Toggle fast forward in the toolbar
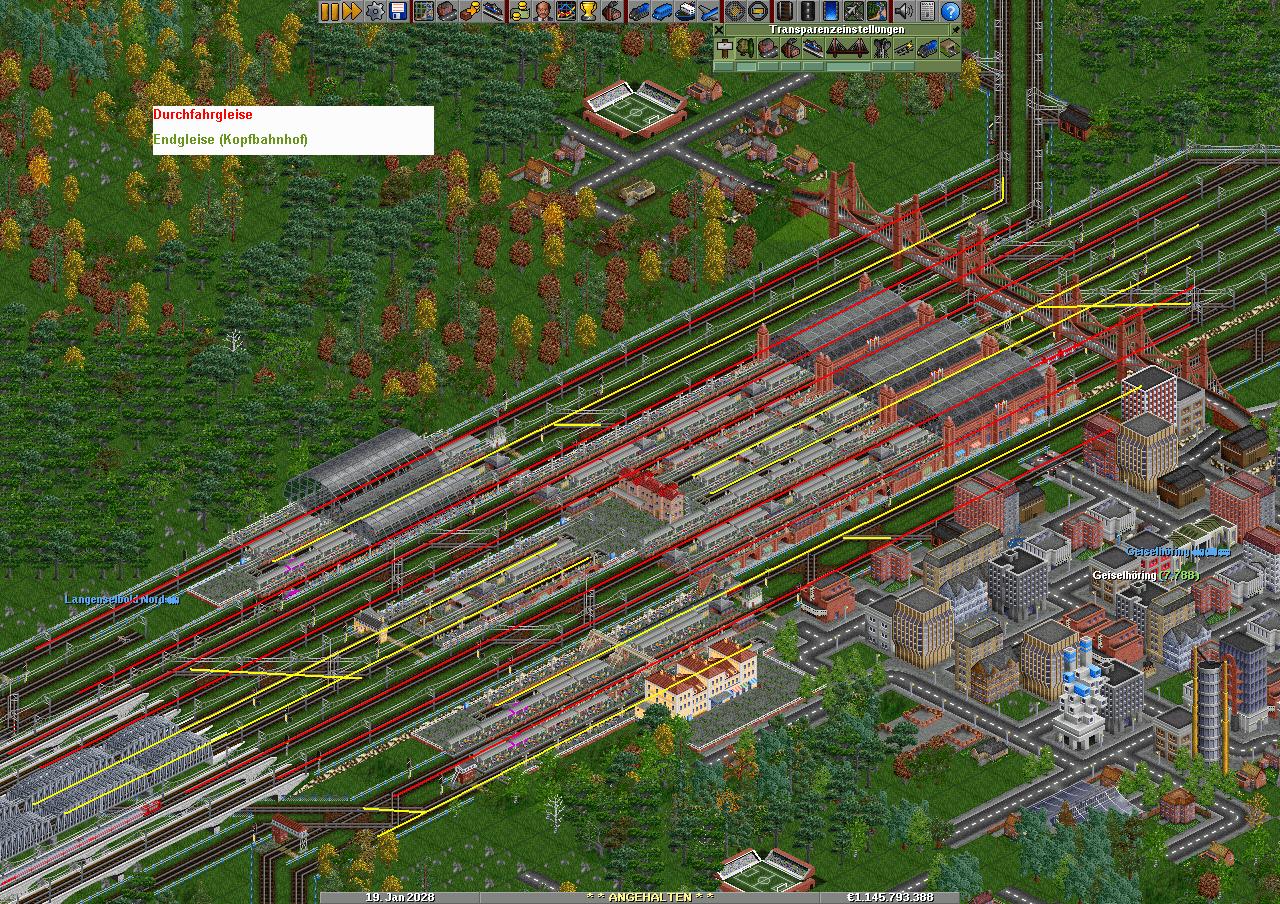Image resolution: width=1280 pixels, height=904 pixels. [351, 11]
